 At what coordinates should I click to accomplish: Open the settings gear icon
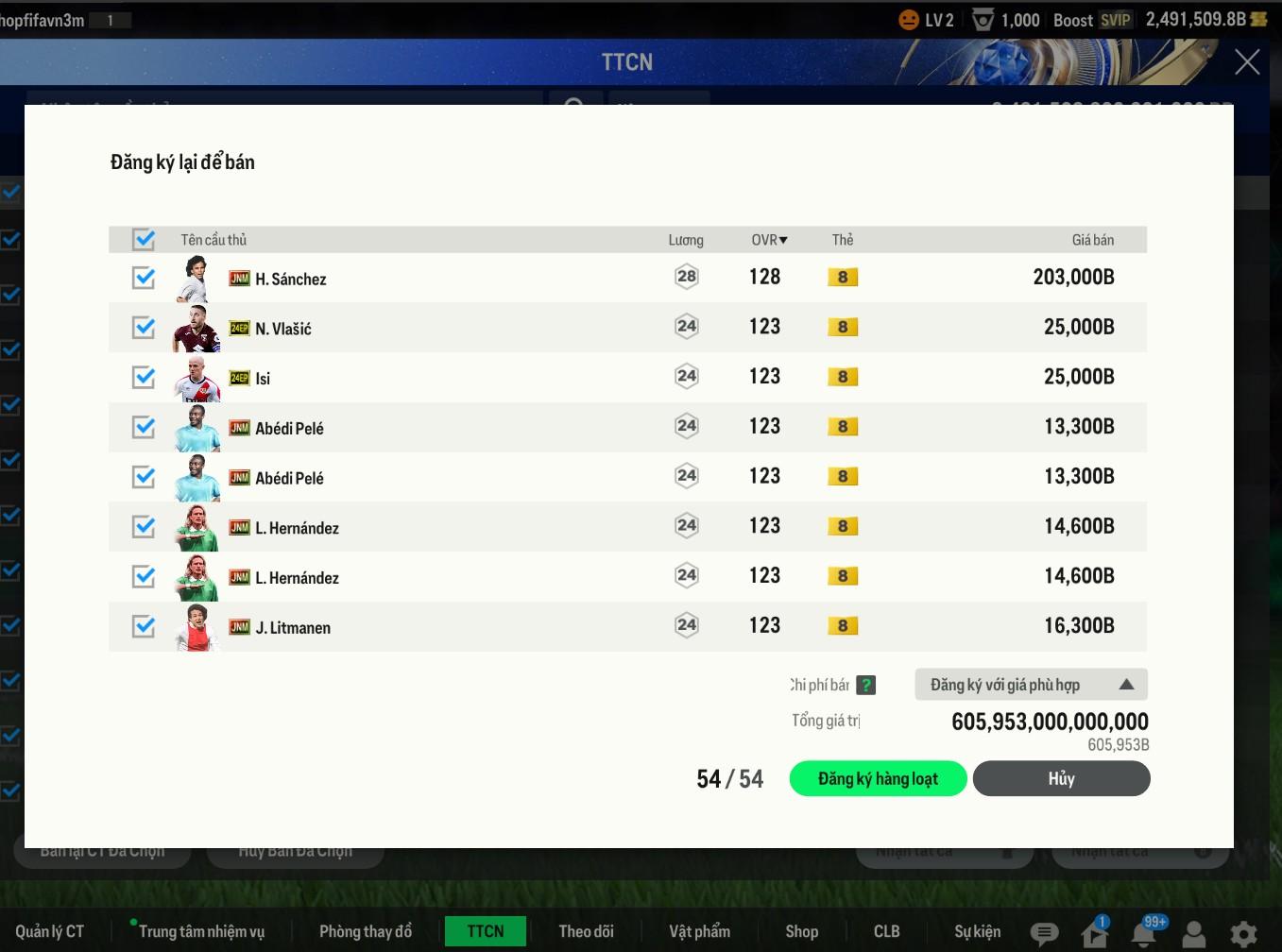(1243, 934)
